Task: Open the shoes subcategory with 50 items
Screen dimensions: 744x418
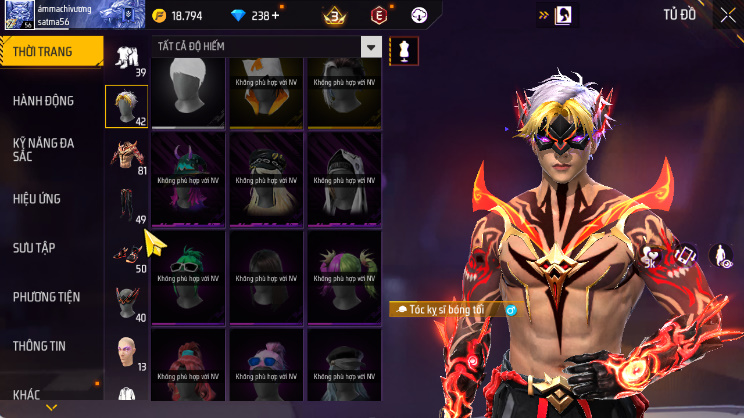Action: pos(127,252)
